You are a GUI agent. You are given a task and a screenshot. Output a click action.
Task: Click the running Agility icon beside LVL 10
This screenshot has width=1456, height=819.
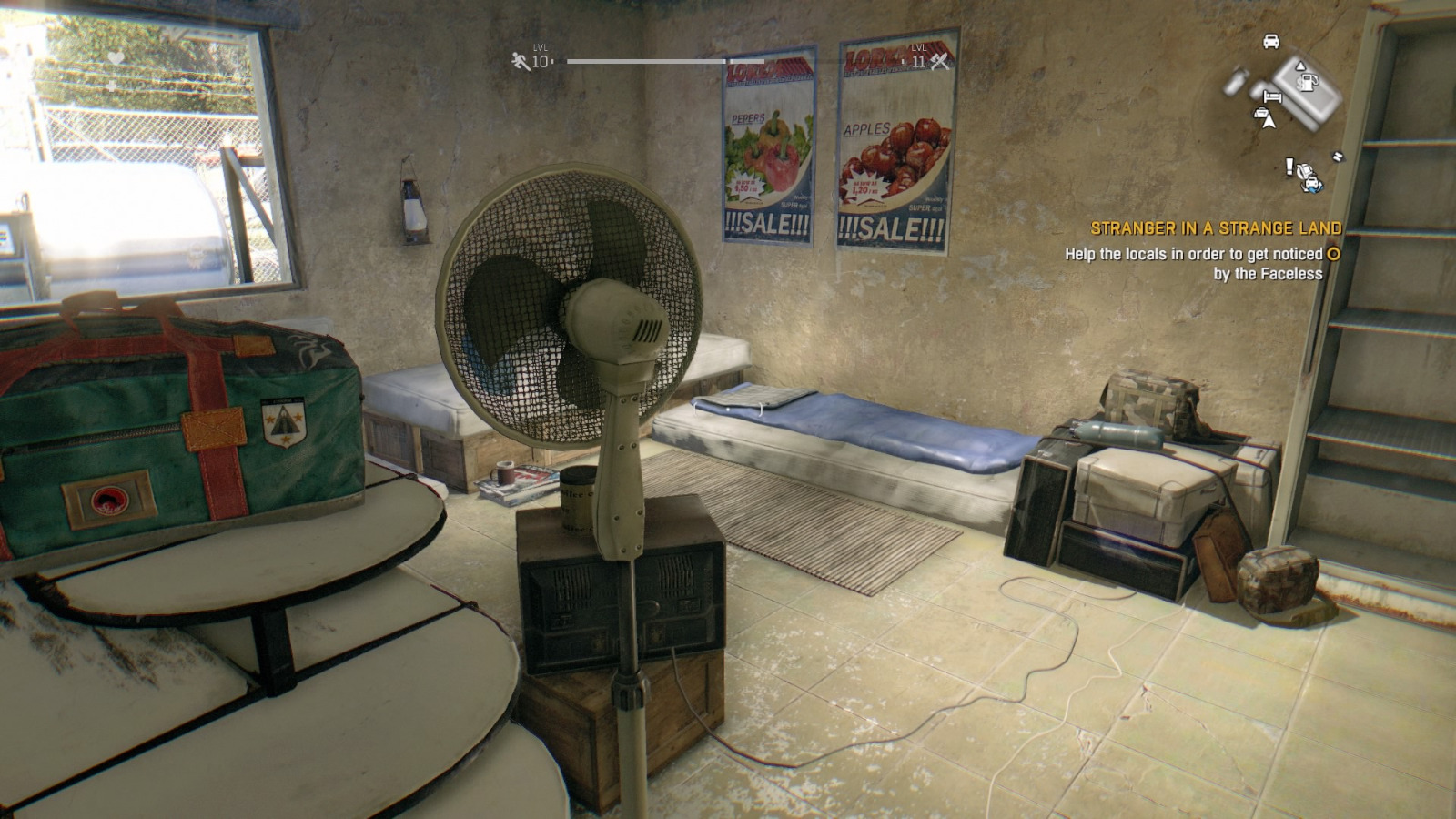(517, 61)
